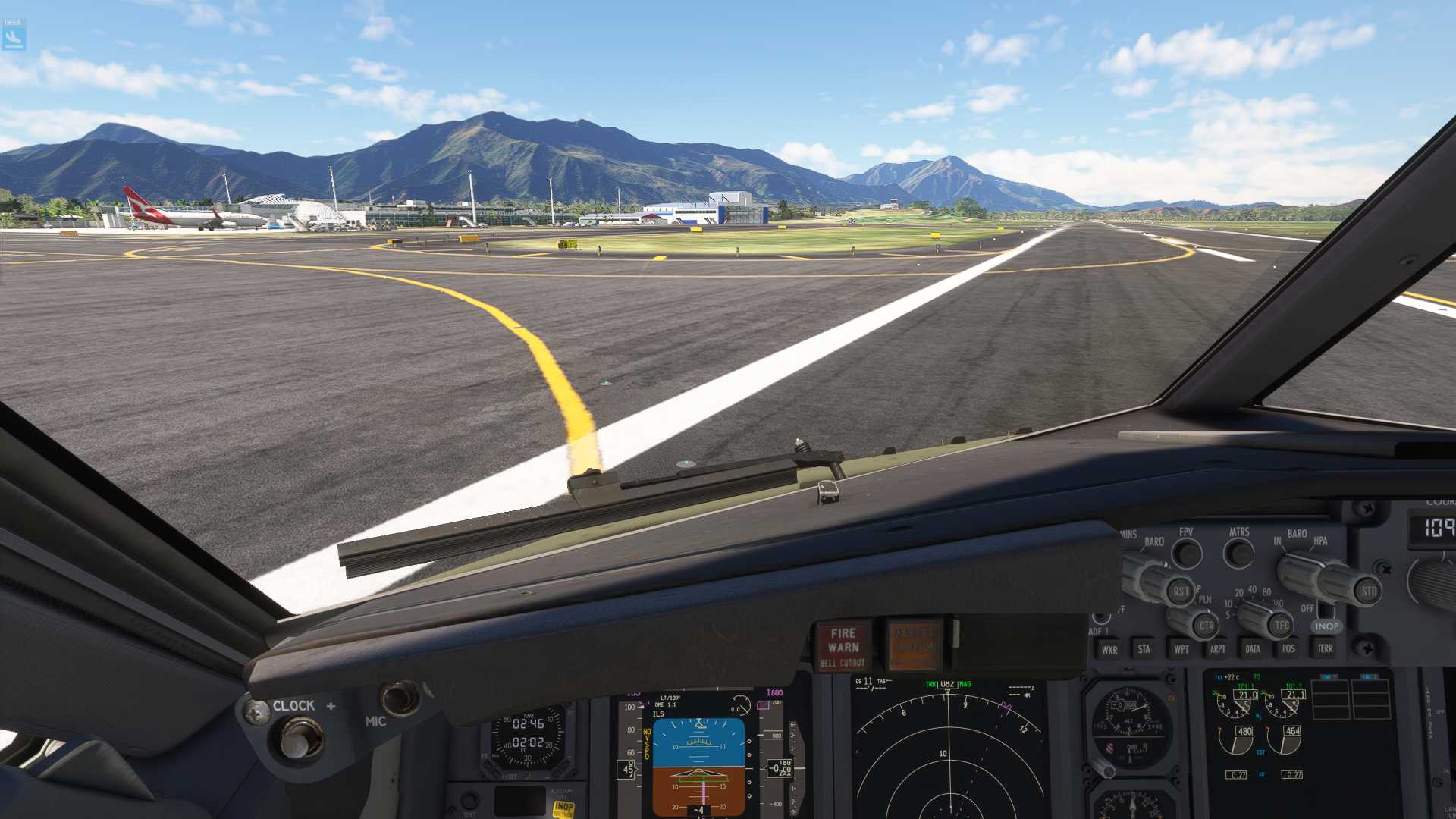Toggle the STA stations map button
This screenshot has width=1456, height=819.
coord(1144,649)
